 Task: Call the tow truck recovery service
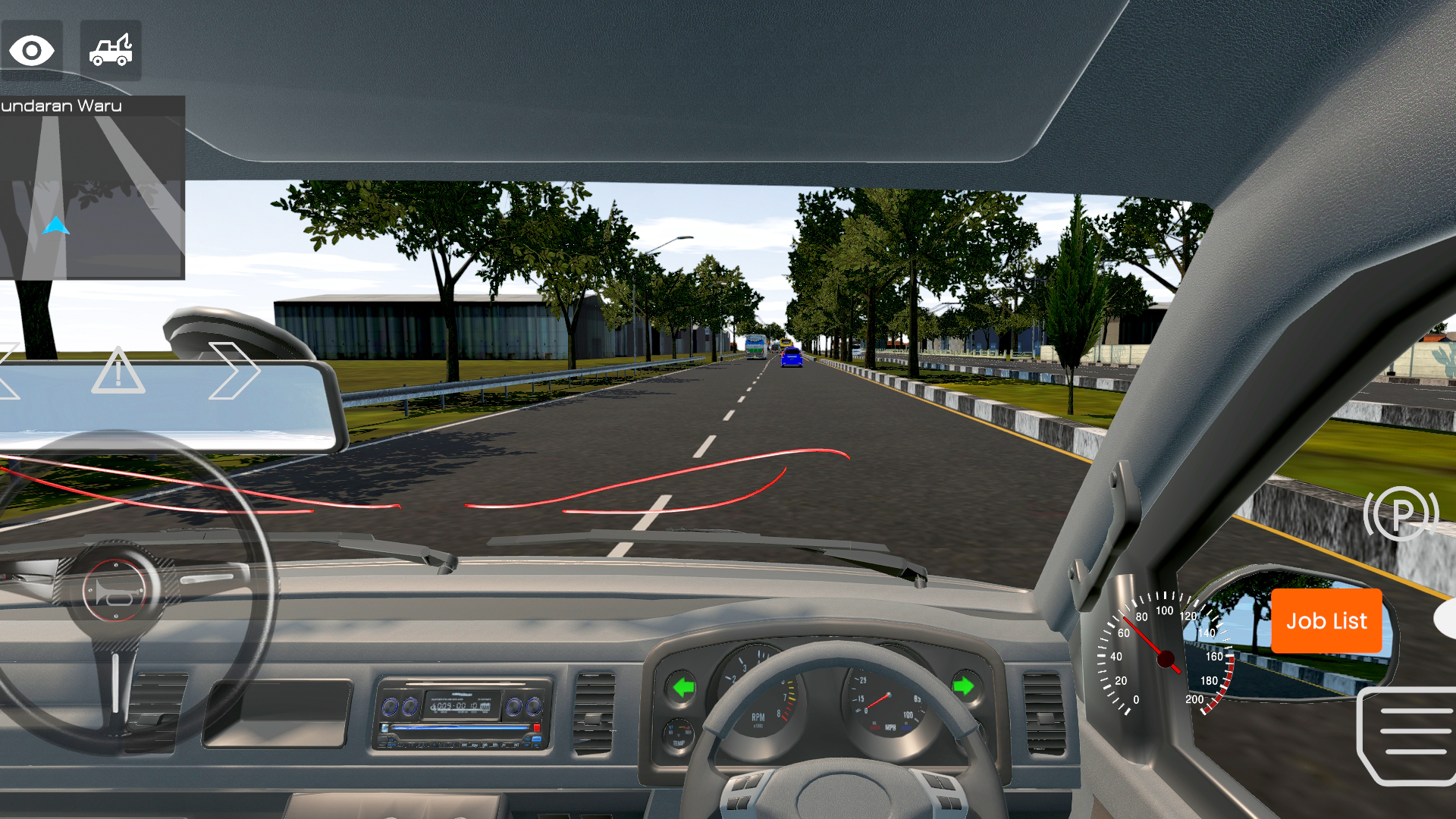point(110,50)
